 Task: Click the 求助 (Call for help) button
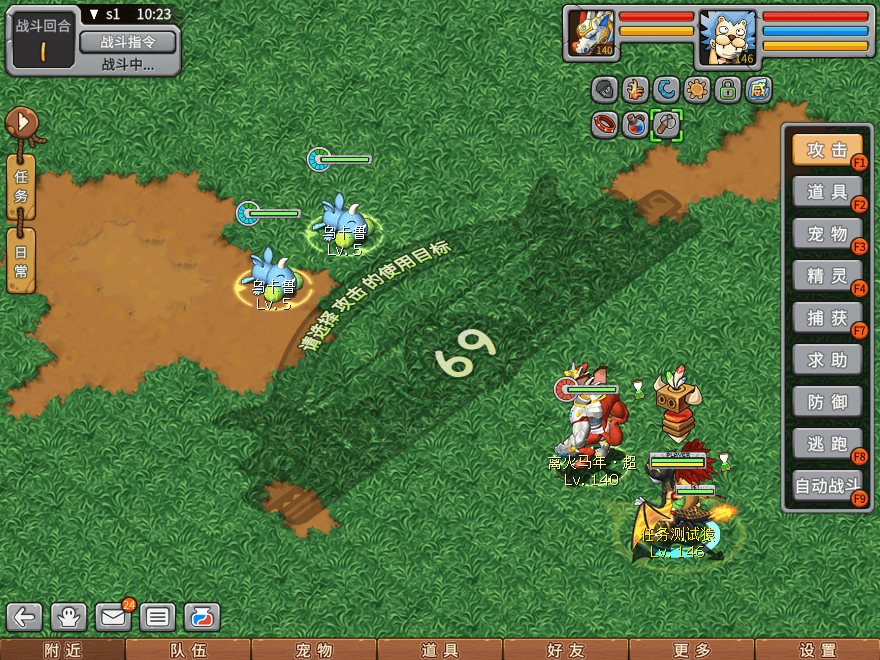click(x=827, y=359)
